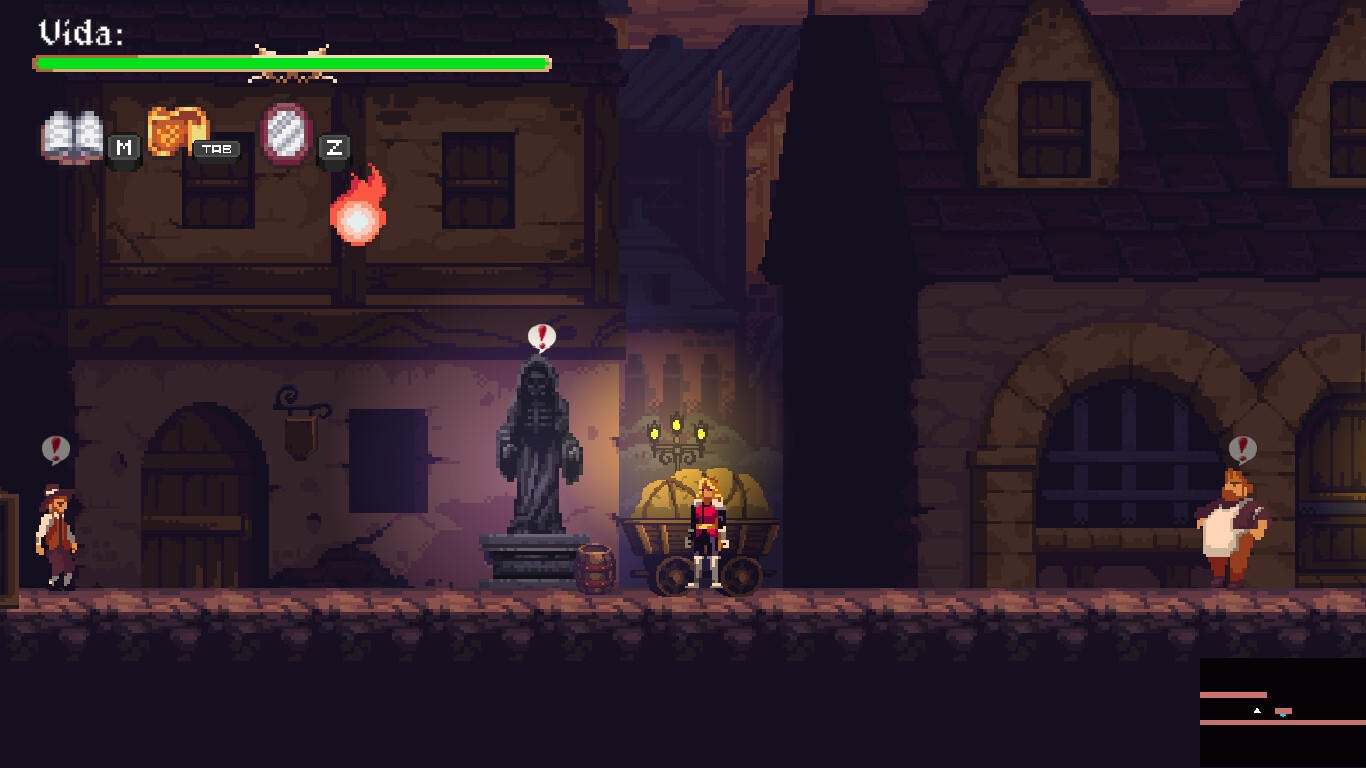The image size is (1366, 768).
Task: Click the TAB keybind badge beside parchment
Action: pyautogui.click(x=218, y=148)
